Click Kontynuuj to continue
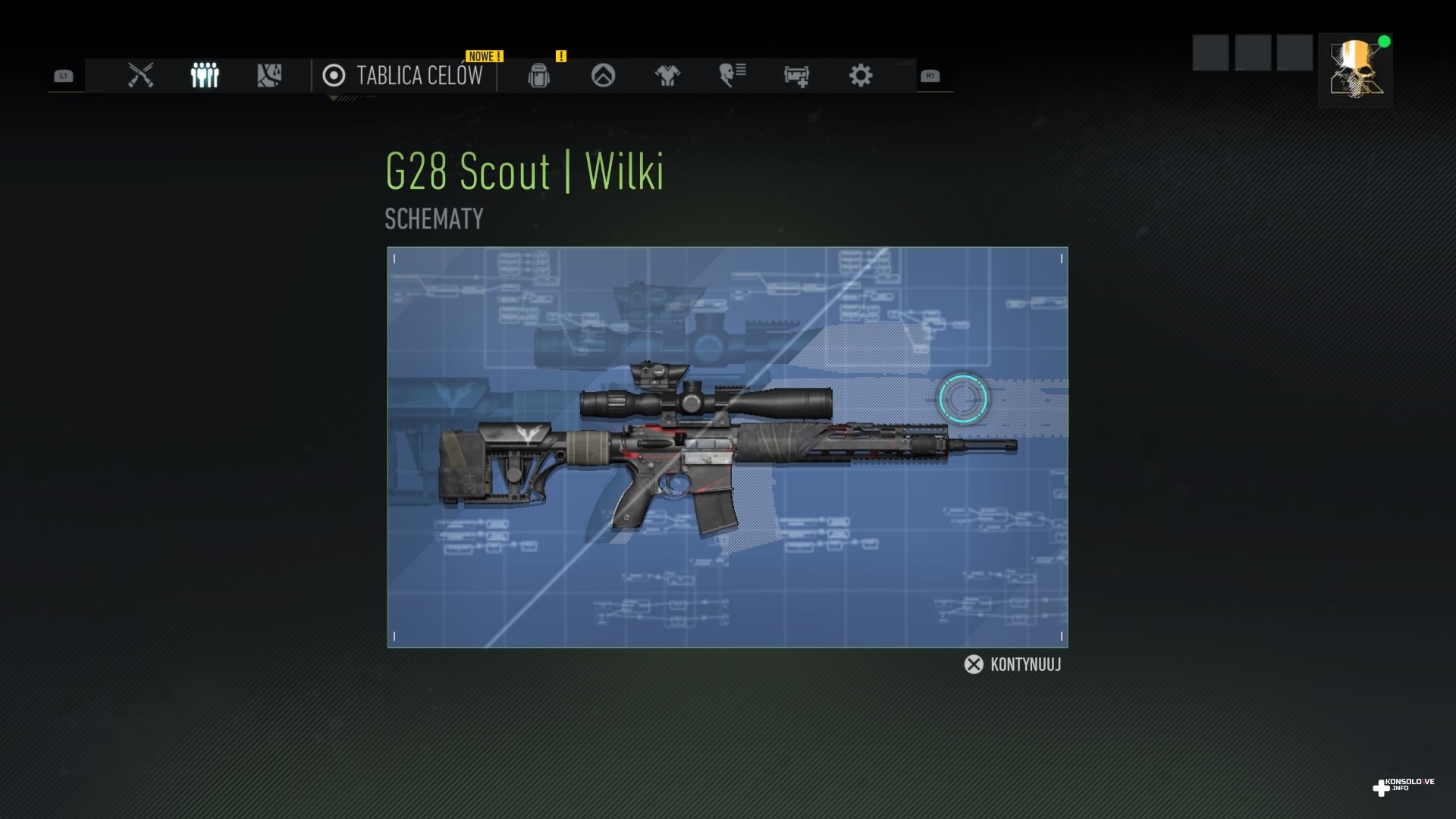This screenshot has width=1456, height=819. pos(1013,665)
